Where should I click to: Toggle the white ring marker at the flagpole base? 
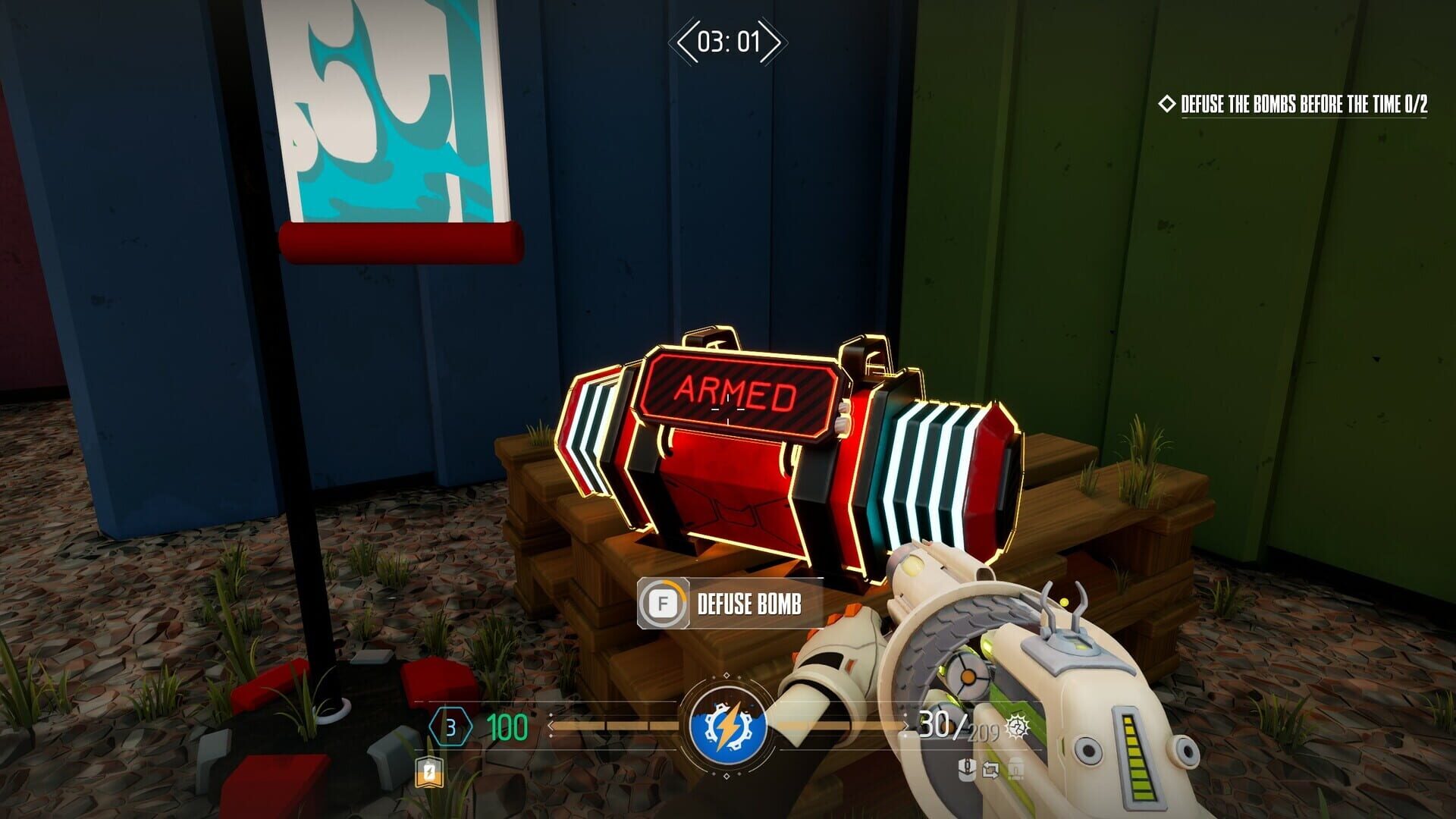click(334, 711)
